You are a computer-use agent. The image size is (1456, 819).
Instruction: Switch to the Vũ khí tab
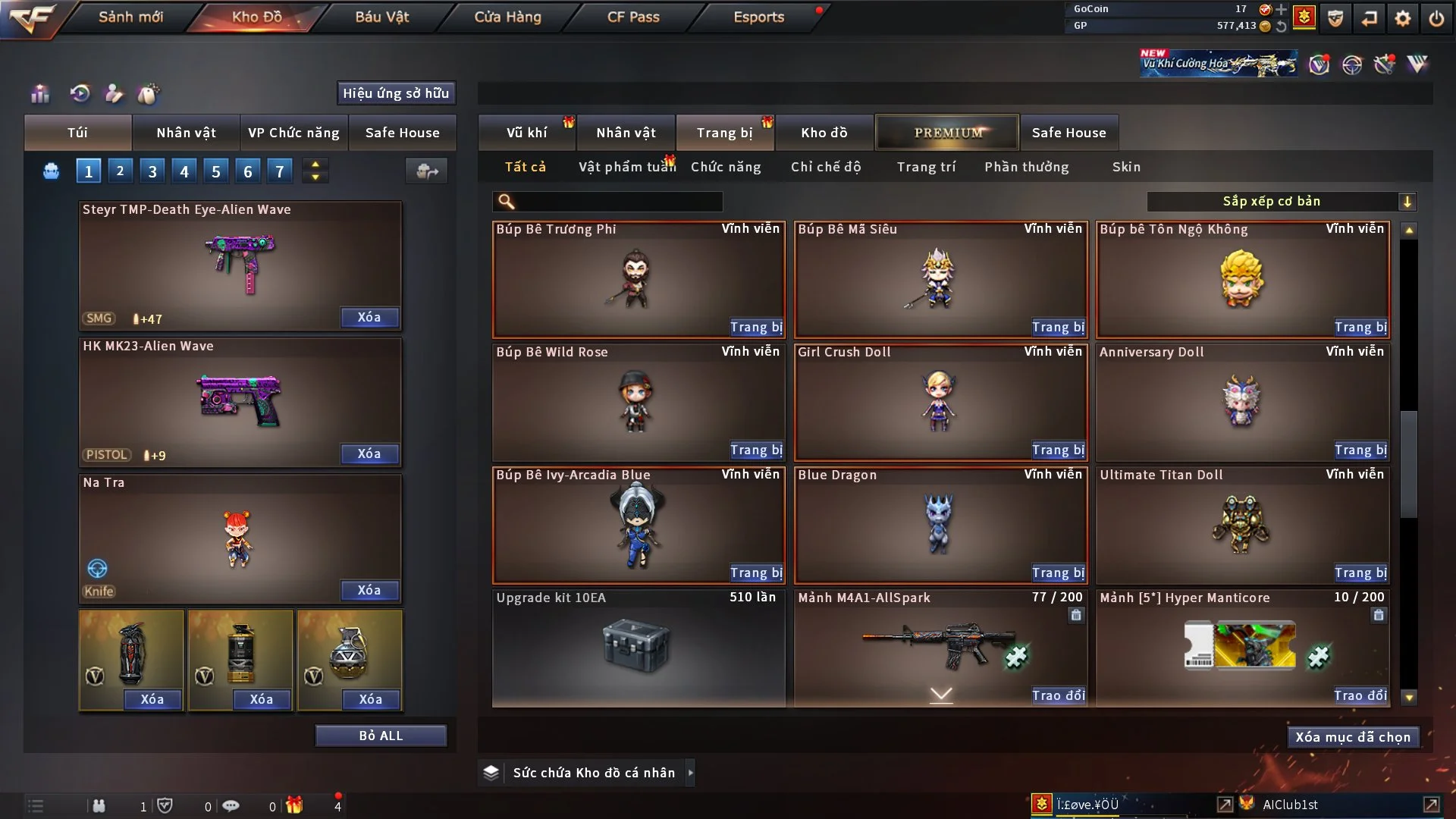(526, 133)
